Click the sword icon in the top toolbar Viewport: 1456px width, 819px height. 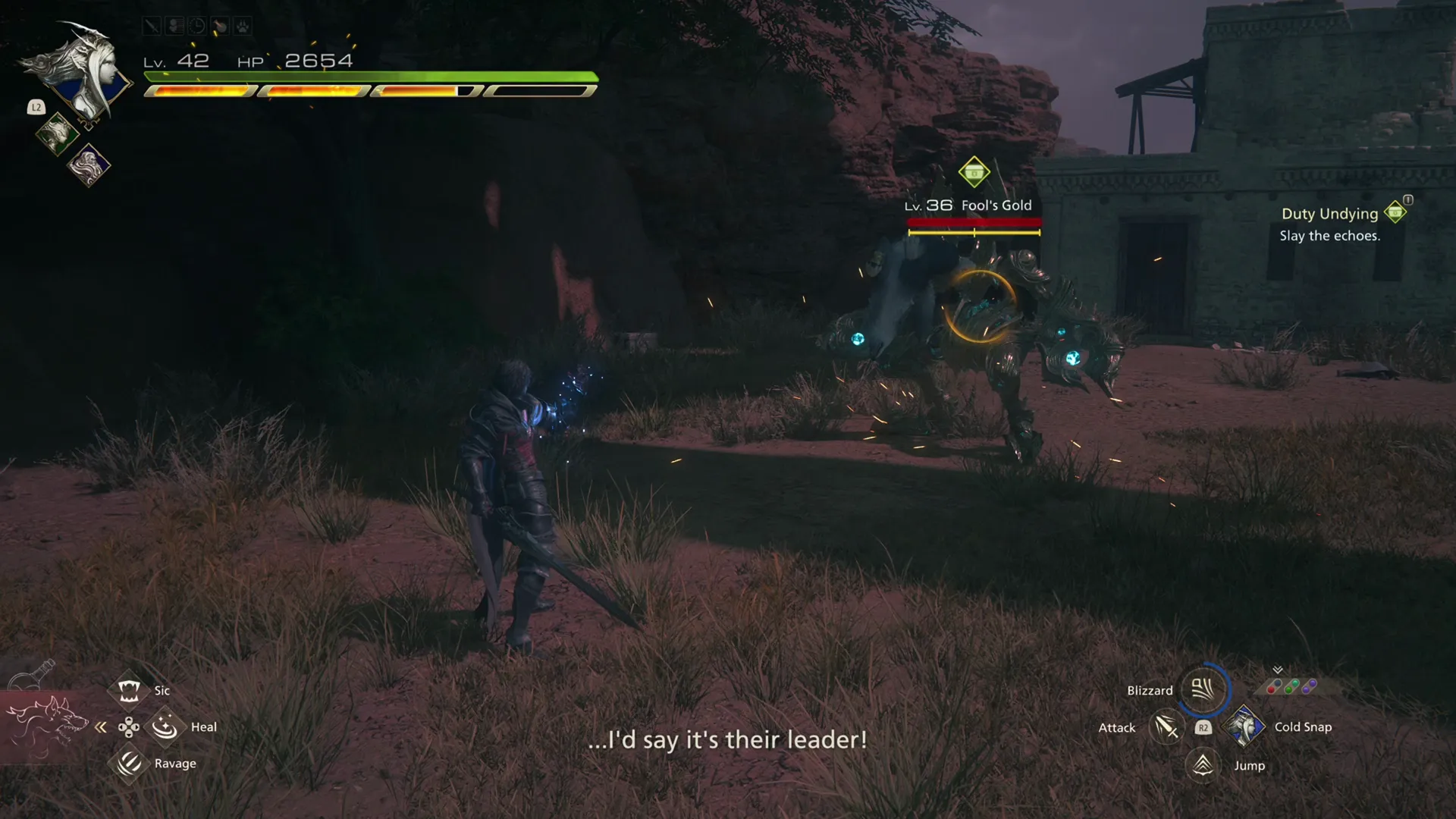151,27
